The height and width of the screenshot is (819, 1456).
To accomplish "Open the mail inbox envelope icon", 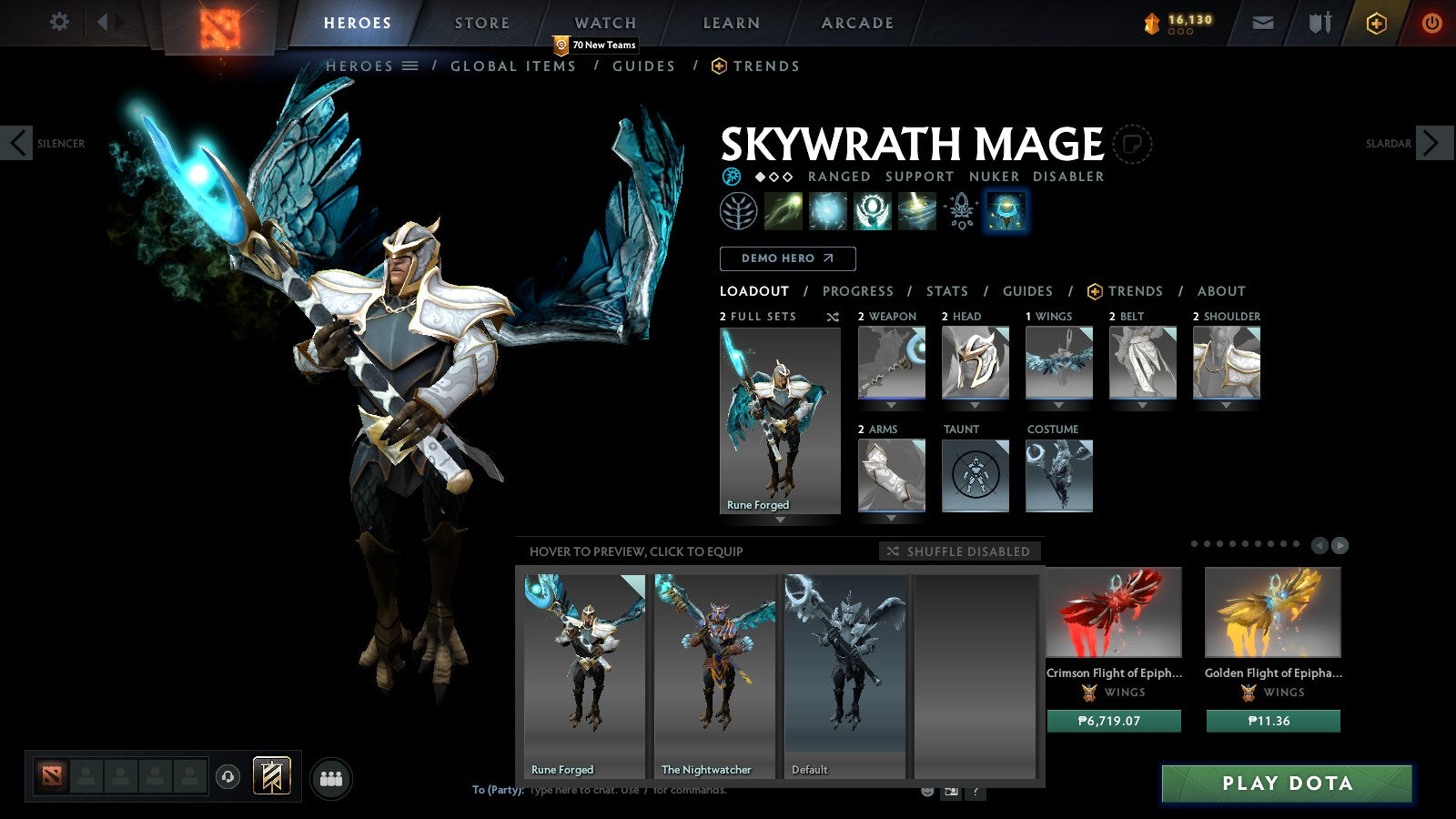I will click(x=1263, y=22).
